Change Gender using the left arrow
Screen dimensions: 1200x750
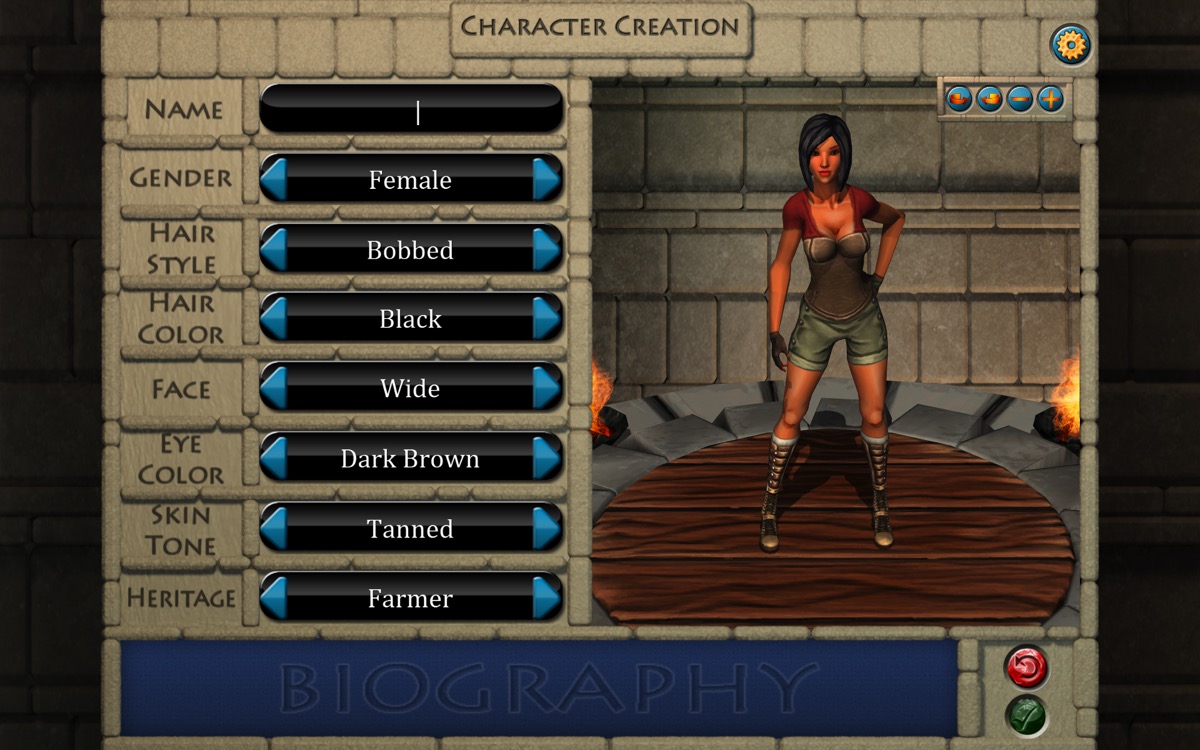(x=275, y=179)
